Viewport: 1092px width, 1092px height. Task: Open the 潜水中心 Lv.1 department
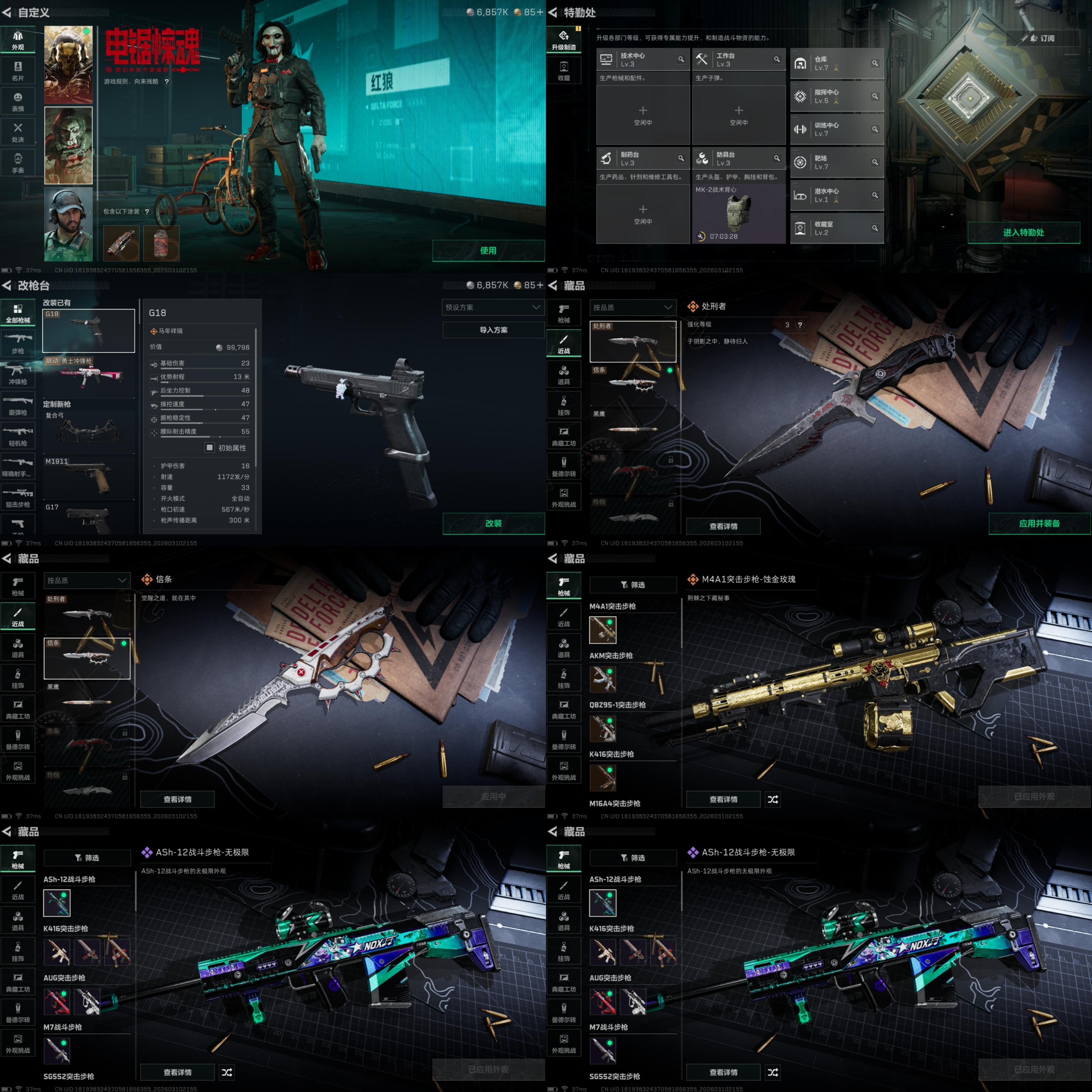837,195
